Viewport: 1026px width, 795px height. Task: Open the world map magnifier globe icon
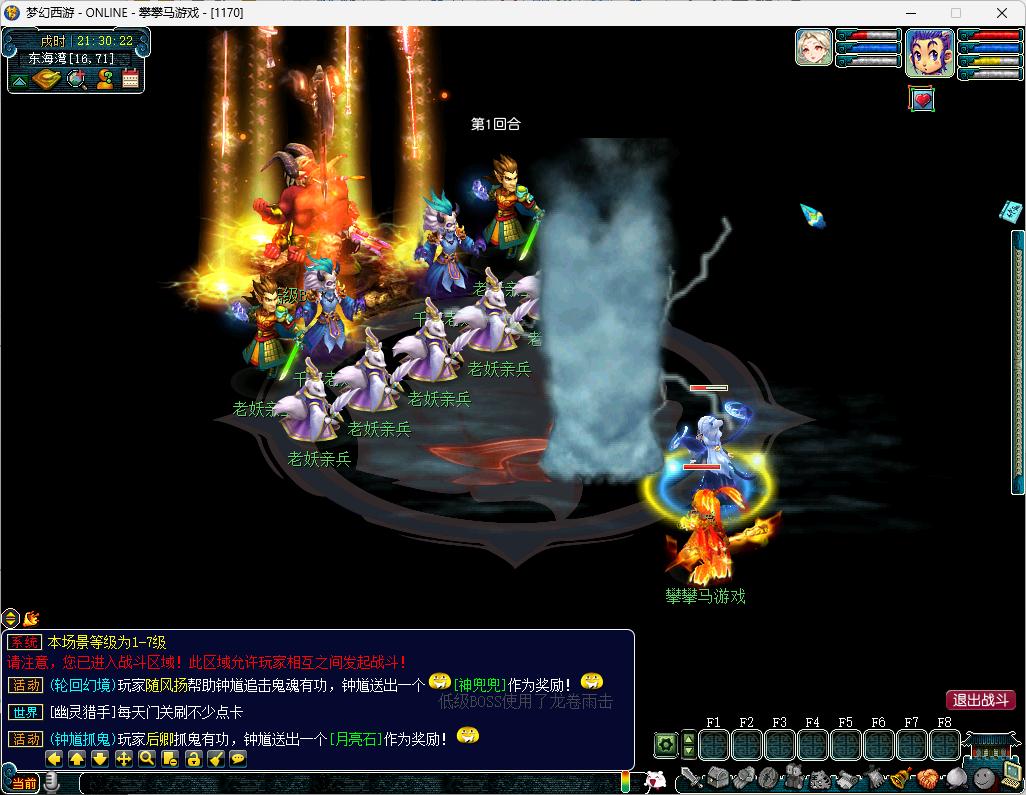click(76, 79)
